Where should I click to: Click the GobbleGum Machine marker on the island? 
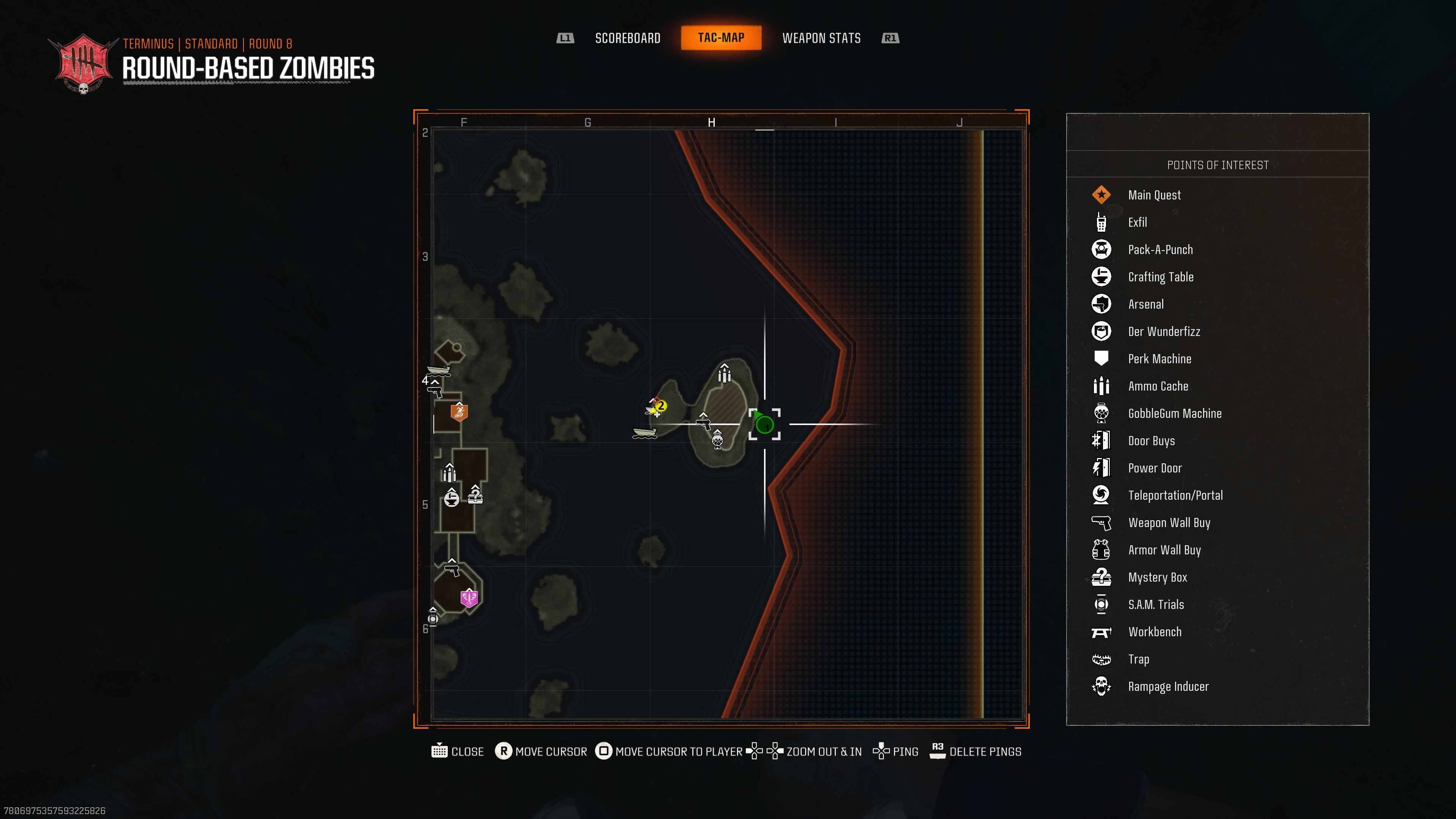click(717, 439)
